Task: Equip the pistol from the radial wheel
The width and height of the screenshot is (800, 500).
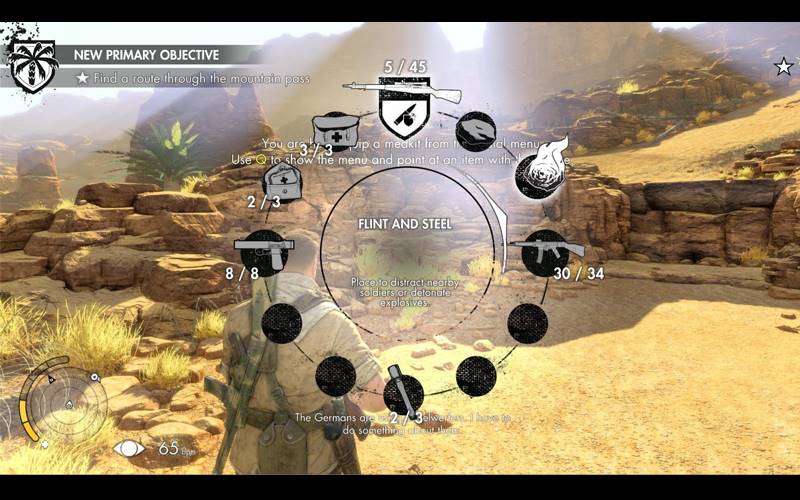Action: pyautogui.click(x=263, y=250)
